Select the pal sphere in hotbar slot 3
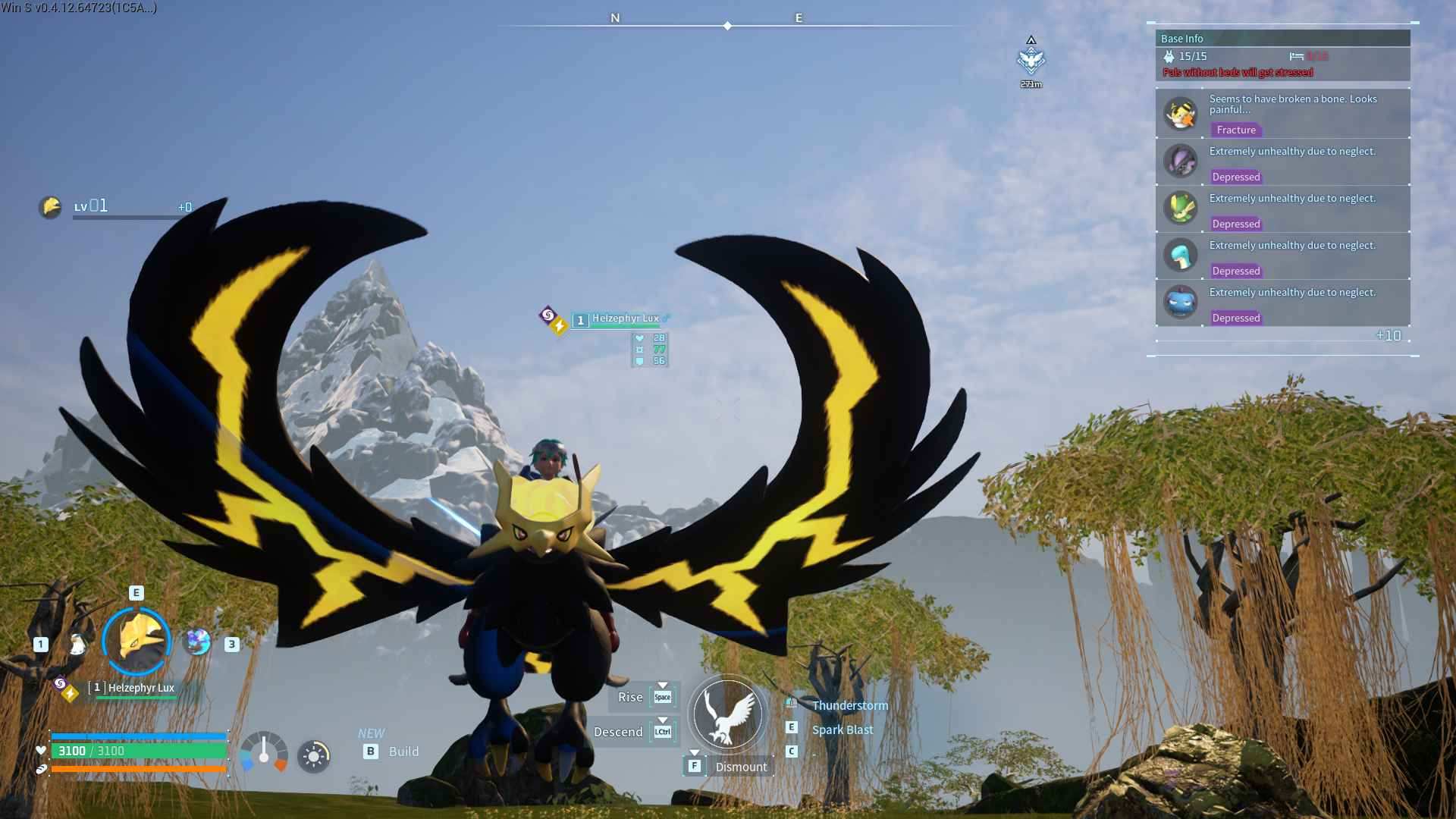 (199, 642)
